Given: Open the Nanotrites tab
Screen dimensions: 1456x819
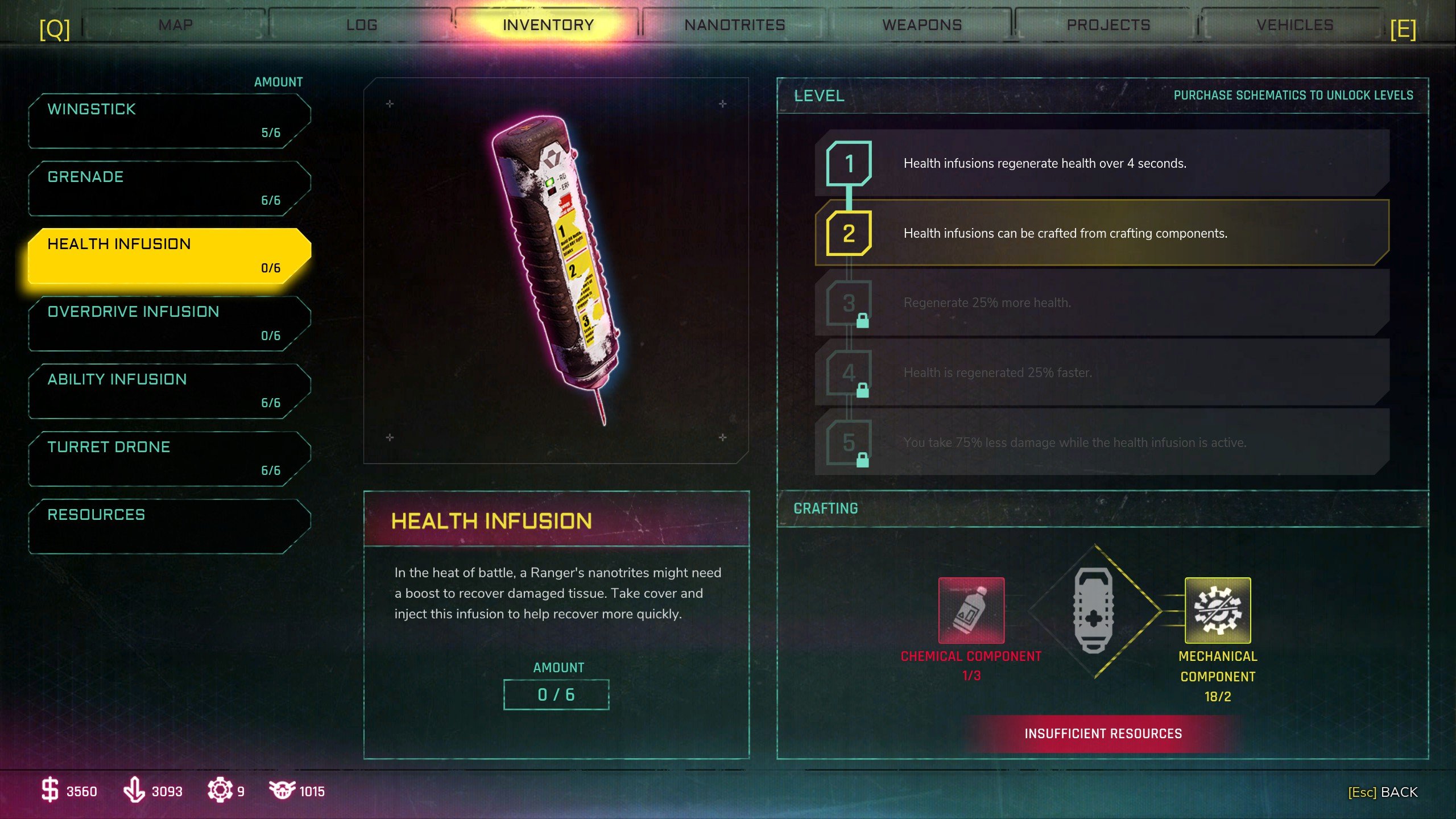Looking at the screenshot, I should click(735, 24).
